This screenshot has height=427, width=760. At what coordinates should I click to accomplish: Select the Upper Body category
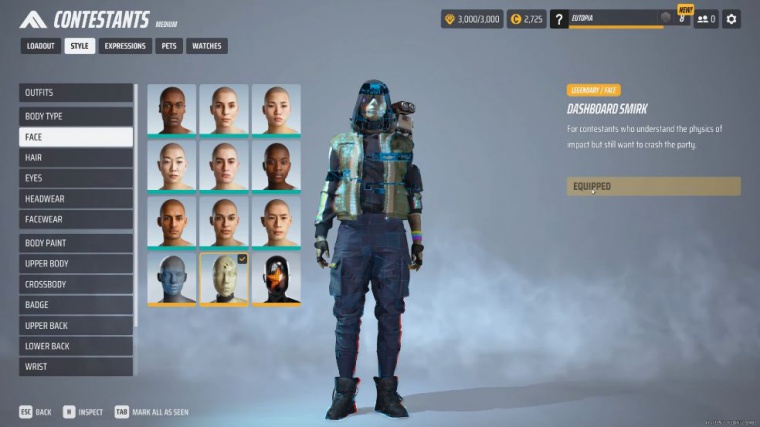click(76, 264)
